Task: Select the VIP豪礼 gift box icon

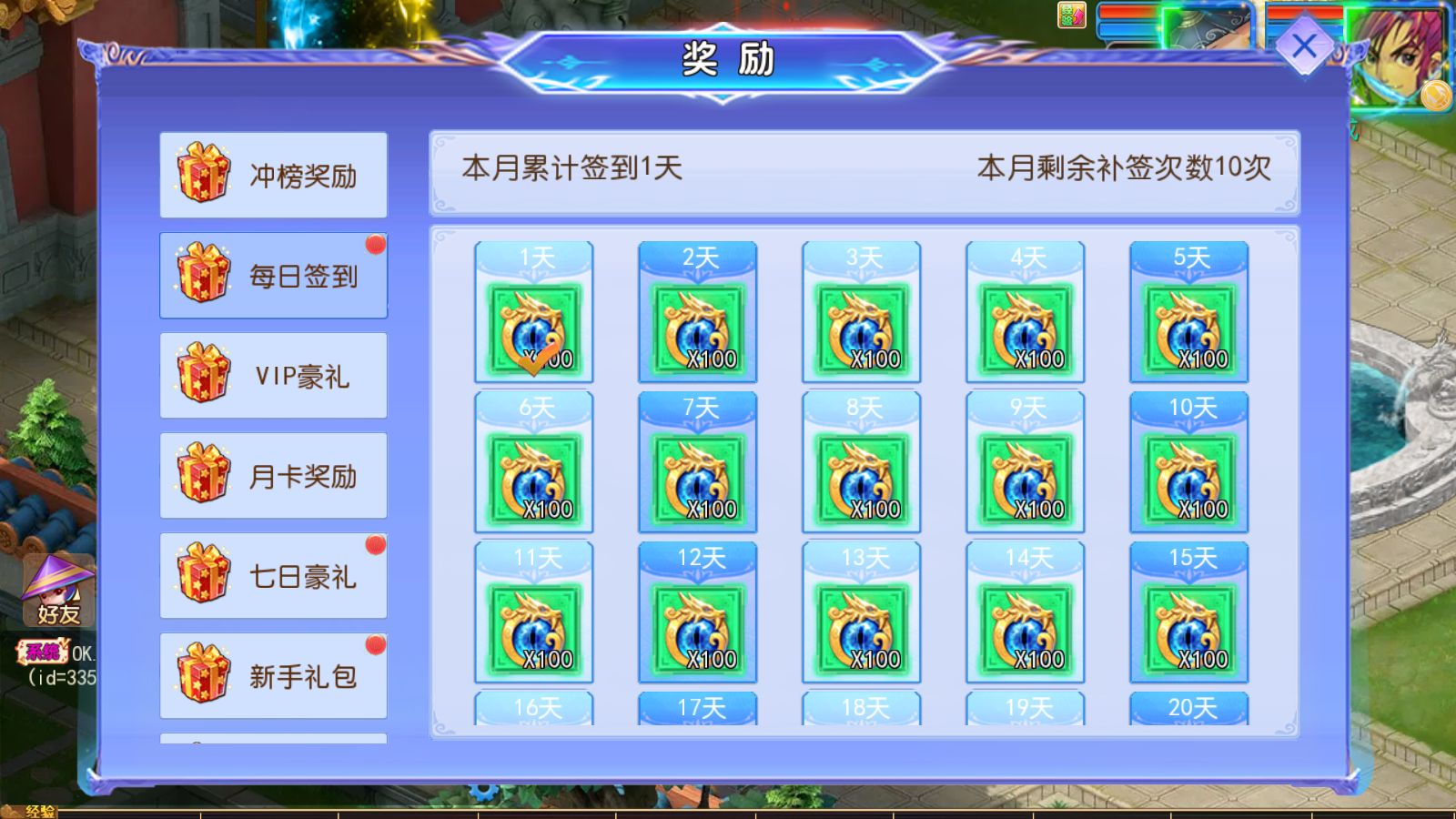Action: pyautogui.click(x=204, y=375)
